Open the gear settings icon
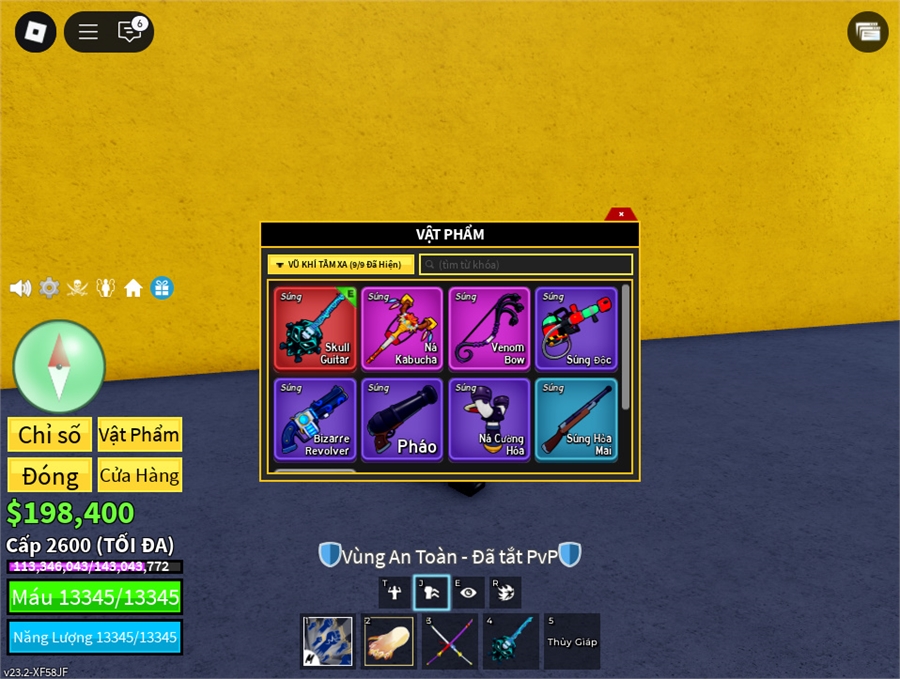 49,288
